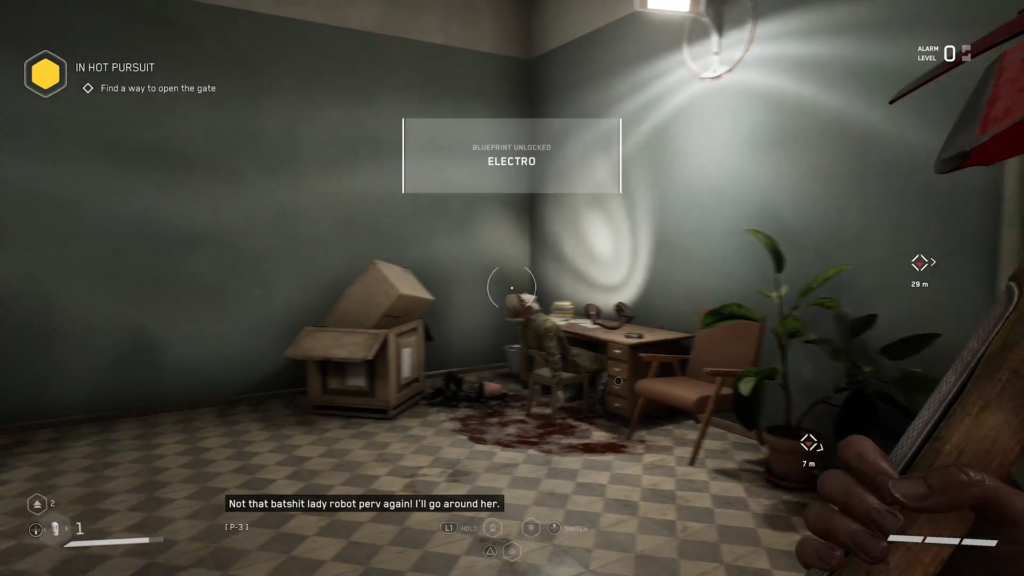Viewport: 1024px width, 576px height.
Task: Click the 29 m waypoint marker
Action: click(919, 262)
